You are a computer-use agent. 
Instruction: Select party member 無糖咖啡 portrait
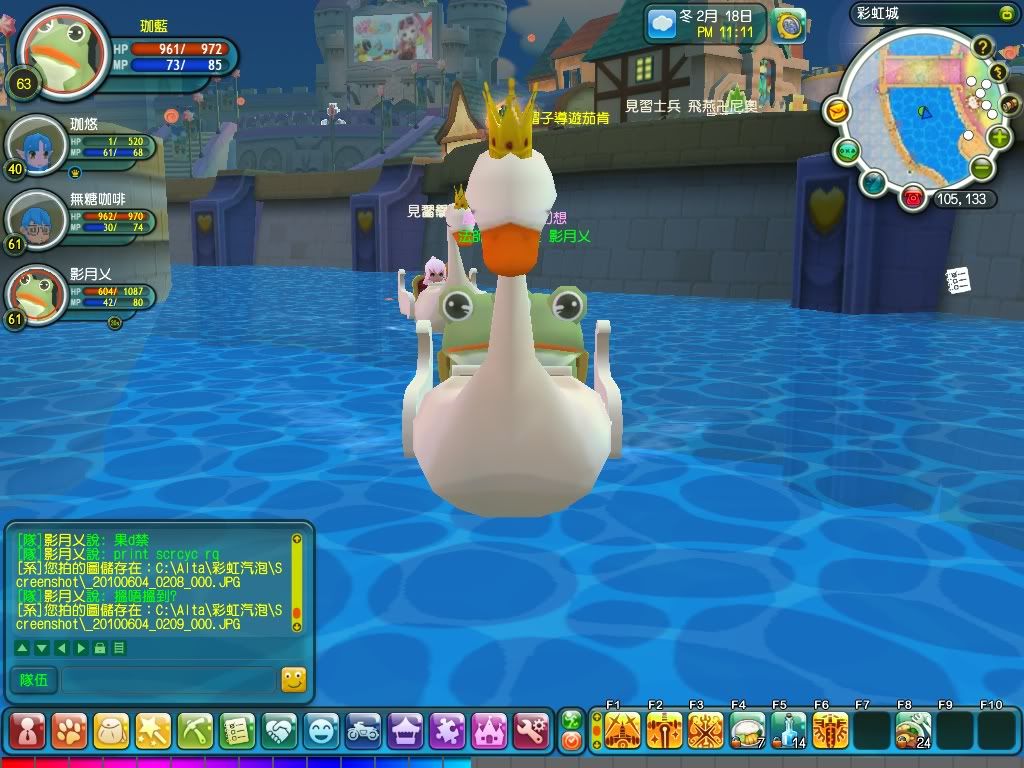[37, 217]
